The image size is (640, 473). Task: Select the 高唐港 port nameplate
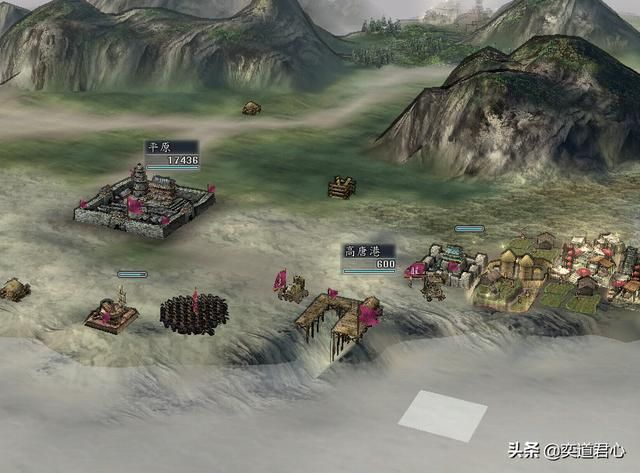click(369, 257)
